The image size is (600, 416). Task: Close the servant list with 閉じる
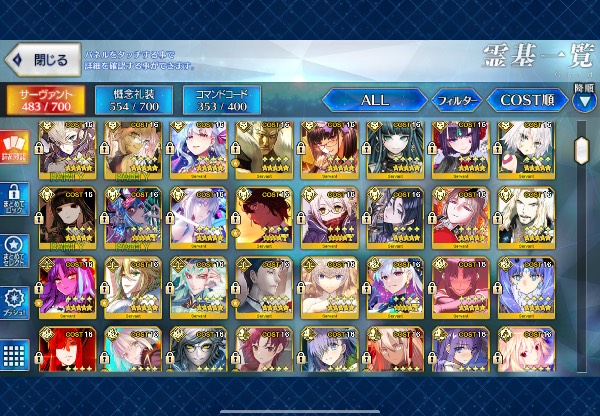pos(42,60)
